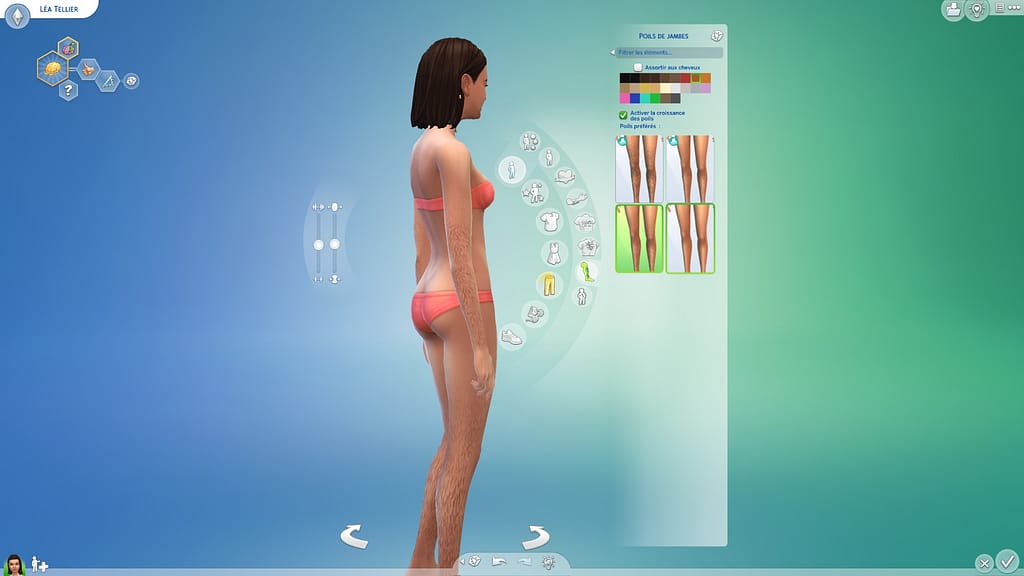Confirm the Sim with the green checkmark
The image size is (1024, 576).
[x=1008, y=561]
